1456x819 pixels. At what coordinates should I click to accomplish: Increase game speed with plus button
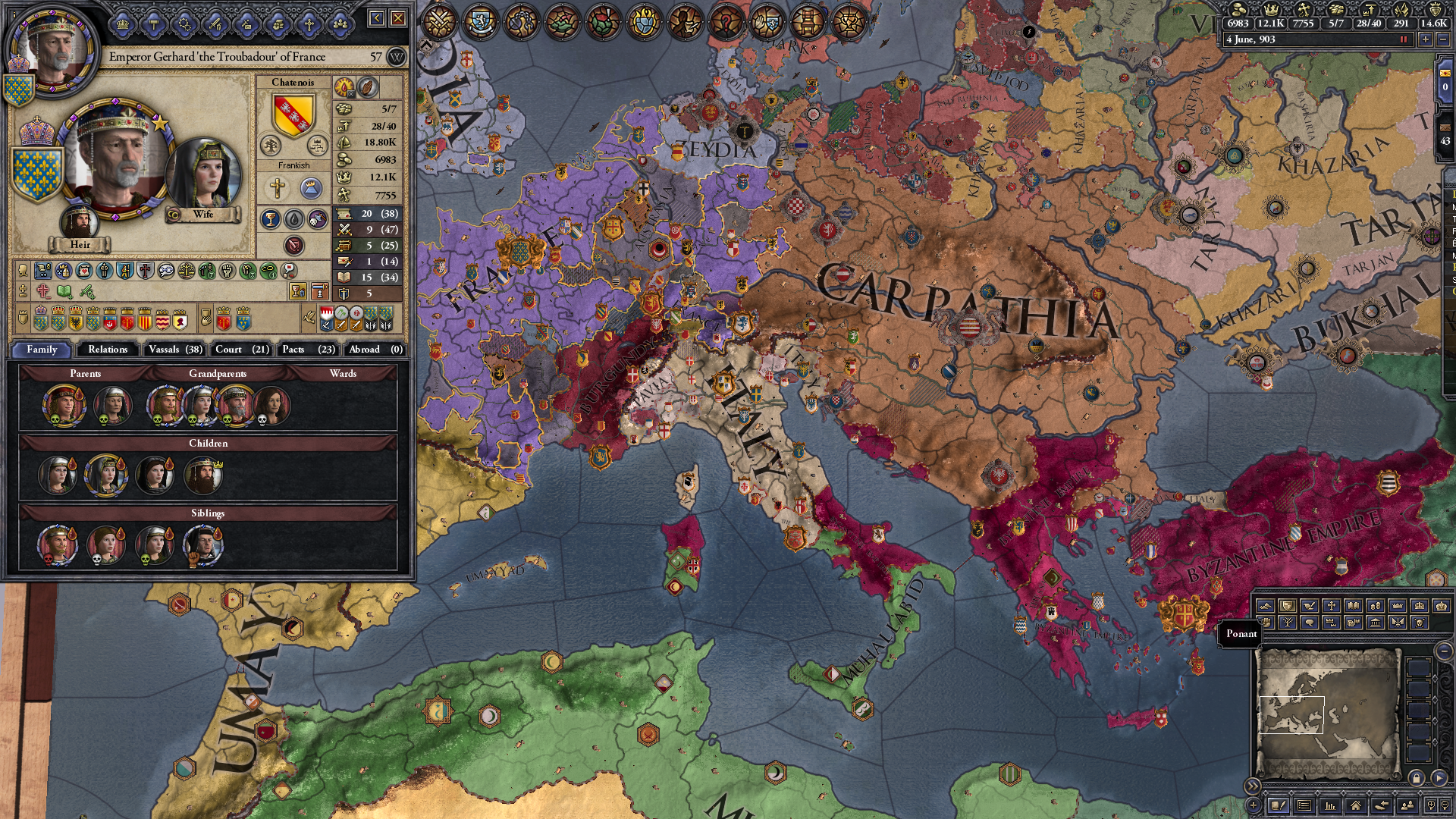[x=1426, y=39]
